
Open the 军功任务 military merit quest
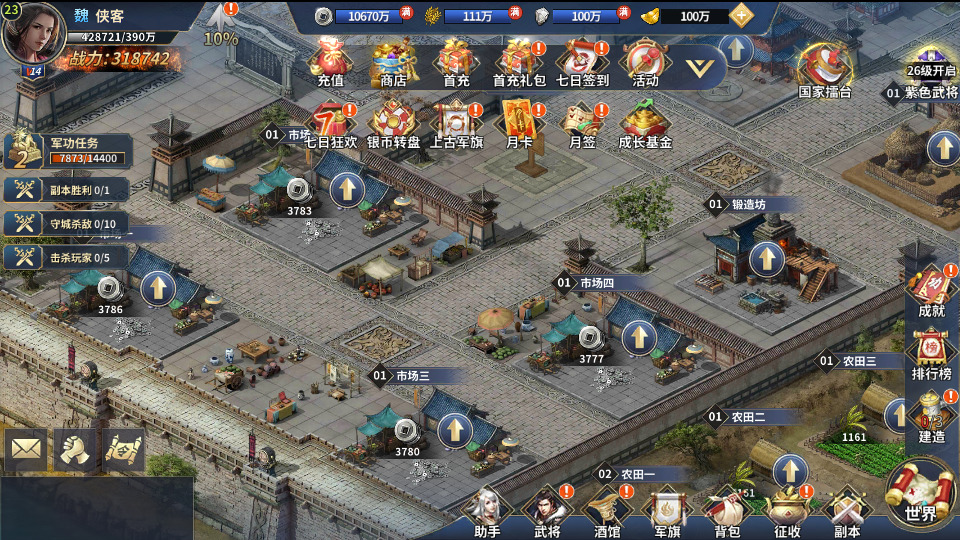68,151
